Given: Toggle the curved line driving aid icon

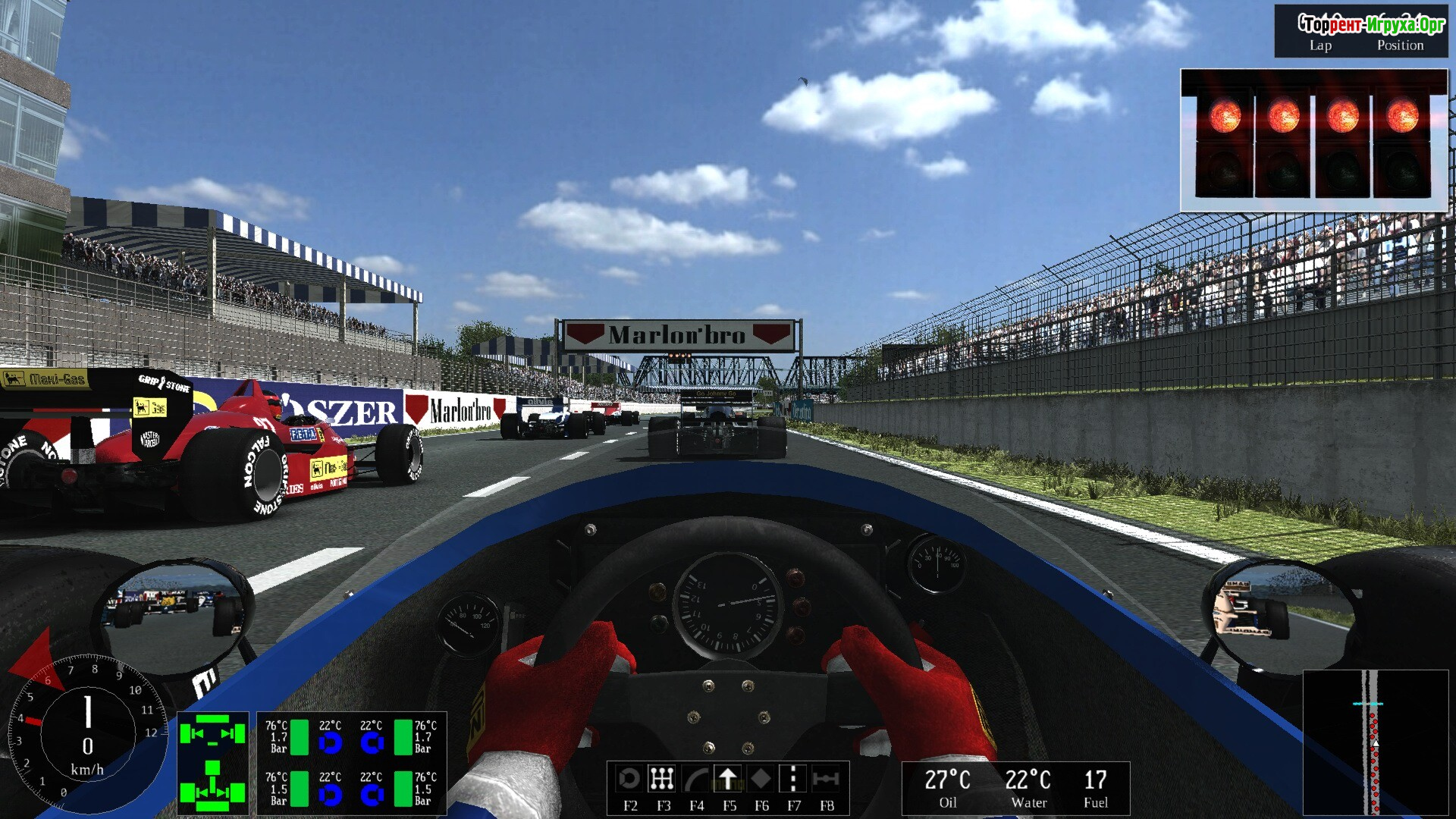Looking at the screenshot, I should point(695,779).
